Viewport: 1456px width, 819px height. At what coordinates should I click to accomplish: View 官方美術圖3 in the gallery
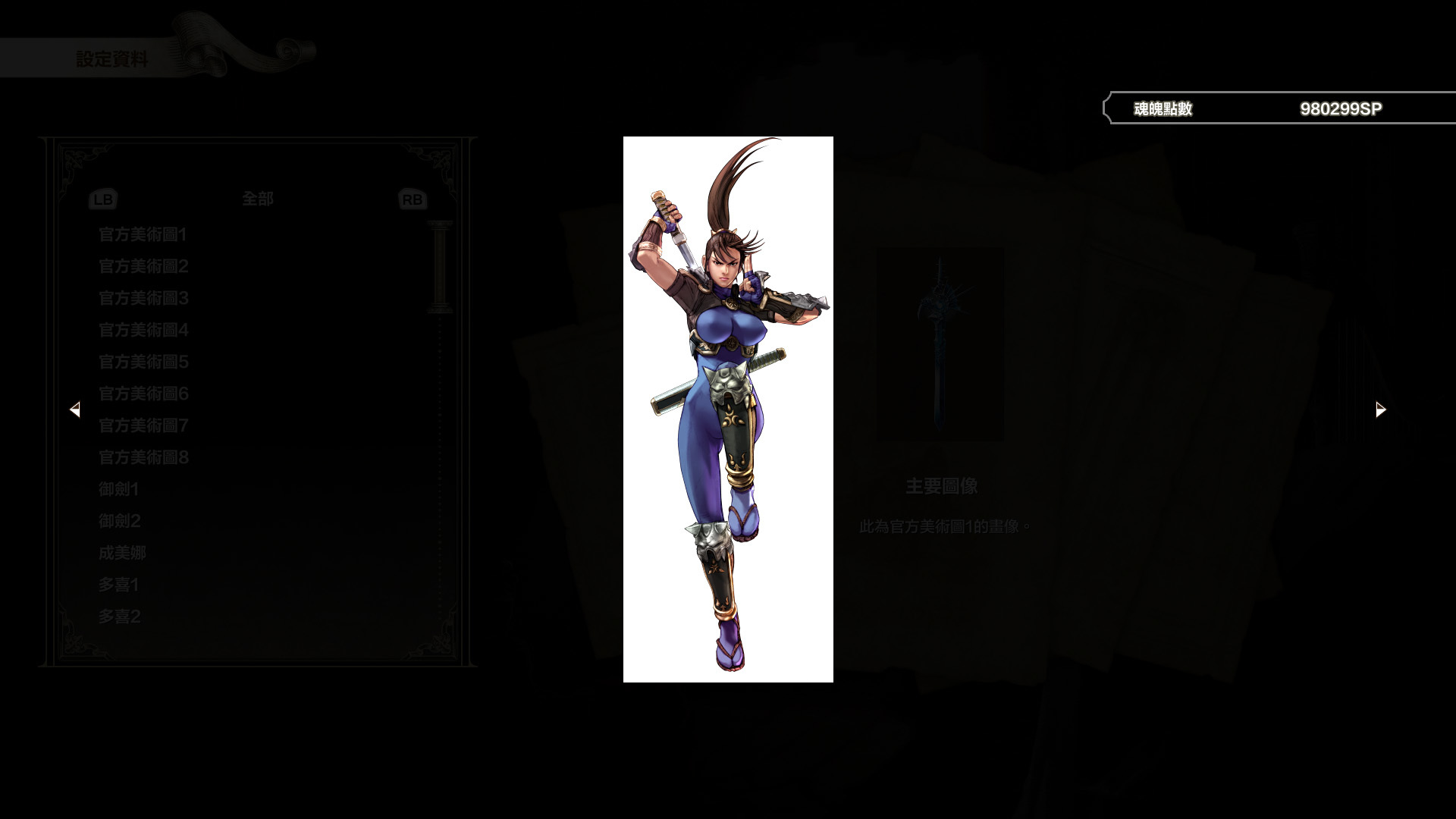pos(143,299)
